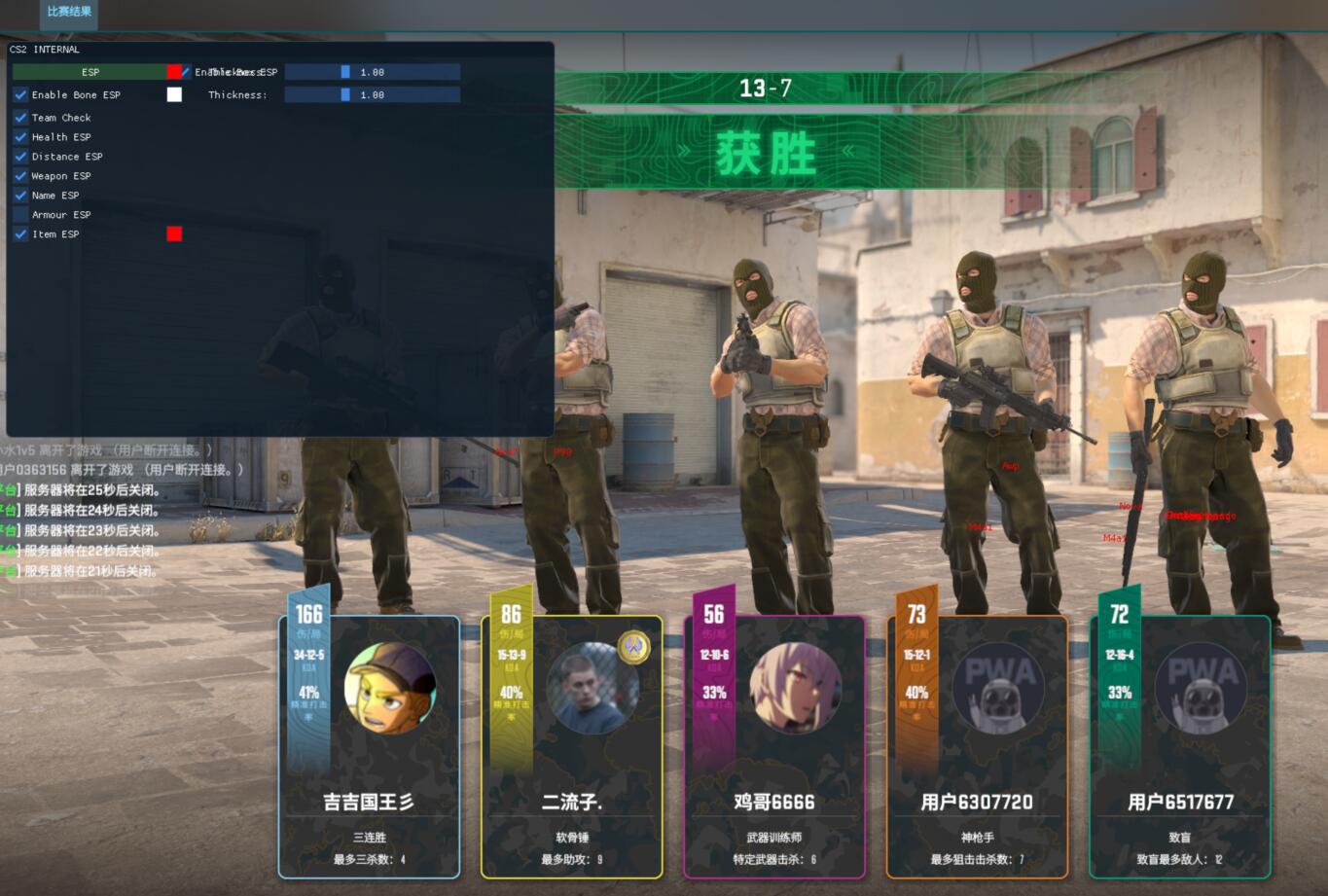Choose 鸡哥6666's anime avatar
The height and width of the screenshot is (896, 1328).
(x=795, y=688)
